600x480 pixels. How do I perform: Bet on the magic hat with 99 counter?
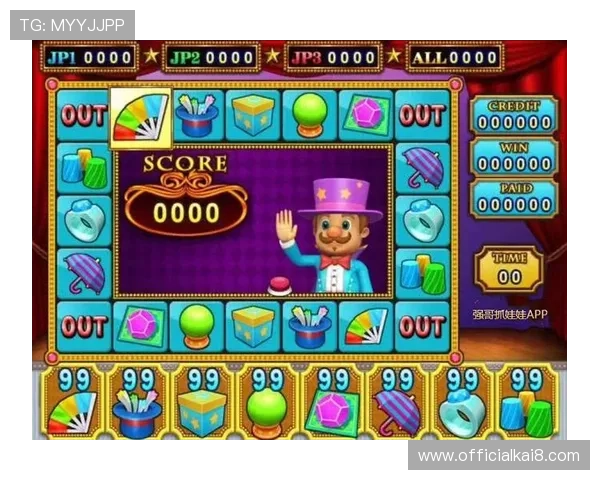click(139, 402)
